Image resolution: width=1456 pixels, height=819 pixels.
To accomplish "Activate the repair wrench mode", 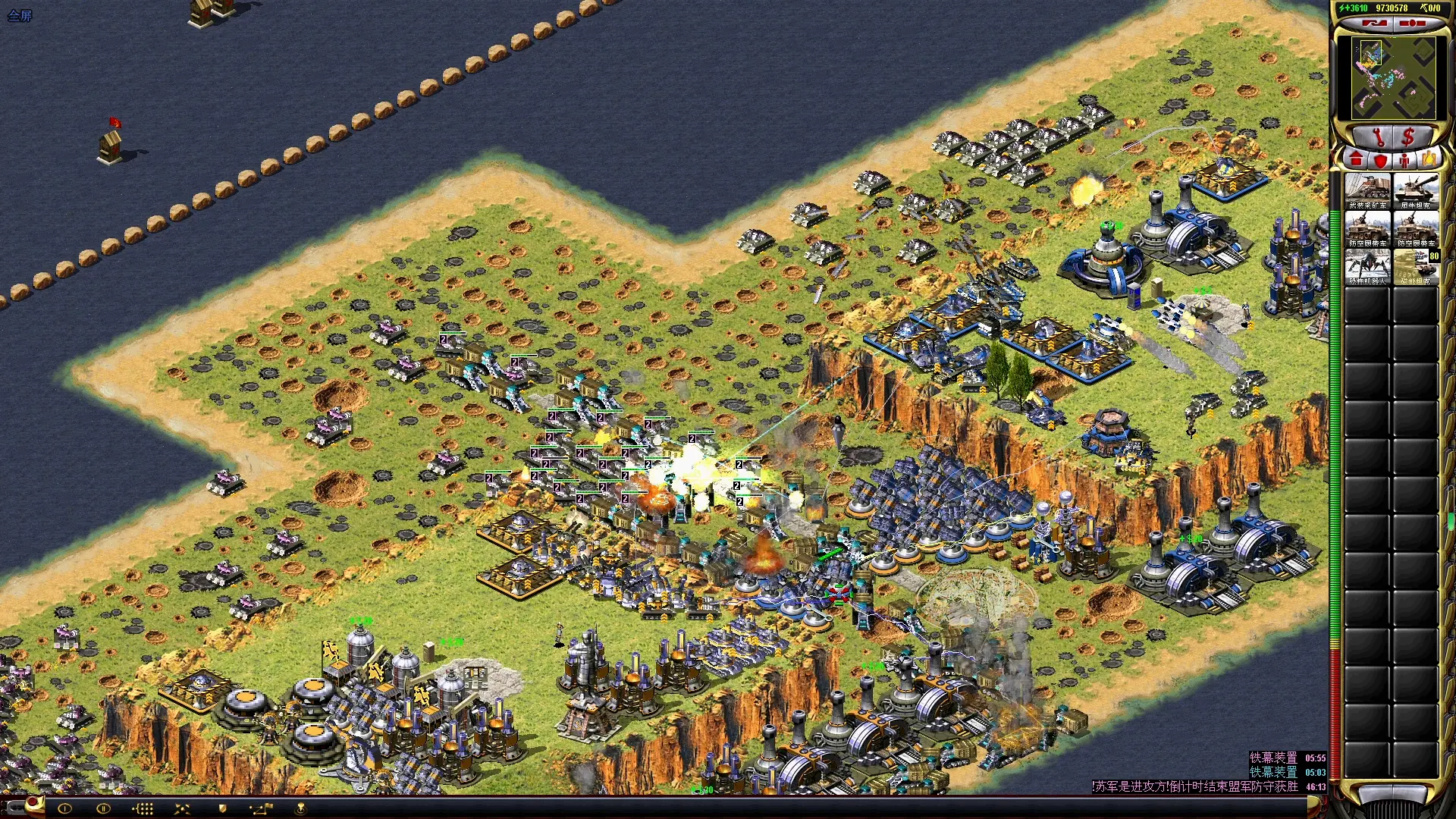I will [1378, 137].
